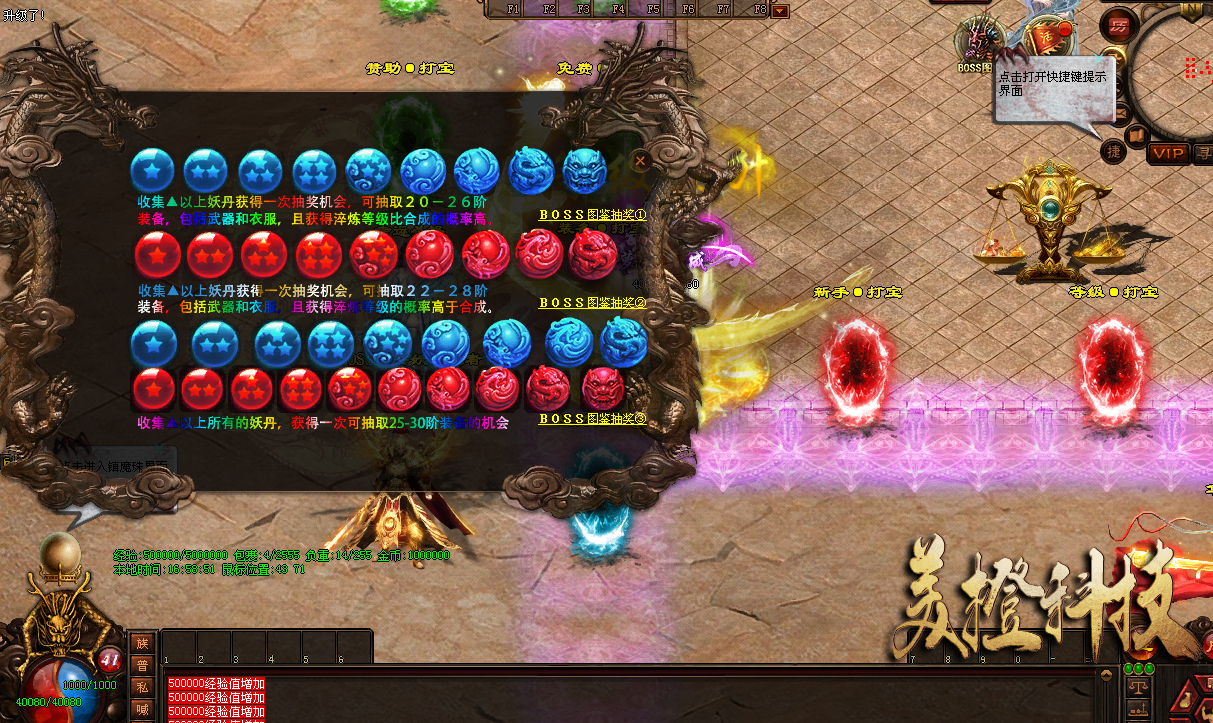Expand the function key bar dropdown arrow

point(780,11)
